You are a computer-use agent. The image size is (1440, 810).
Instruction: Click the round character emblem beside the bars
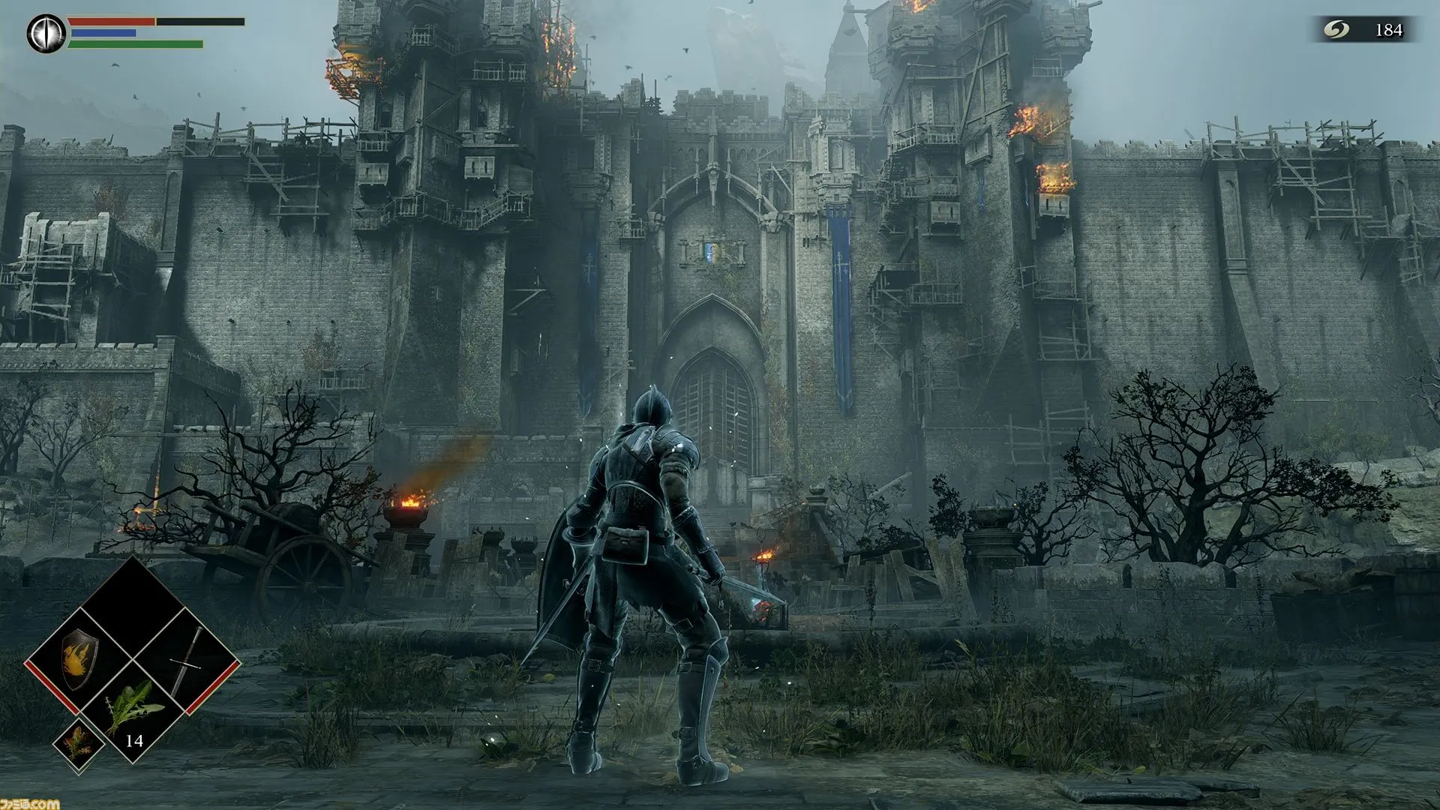46,33
